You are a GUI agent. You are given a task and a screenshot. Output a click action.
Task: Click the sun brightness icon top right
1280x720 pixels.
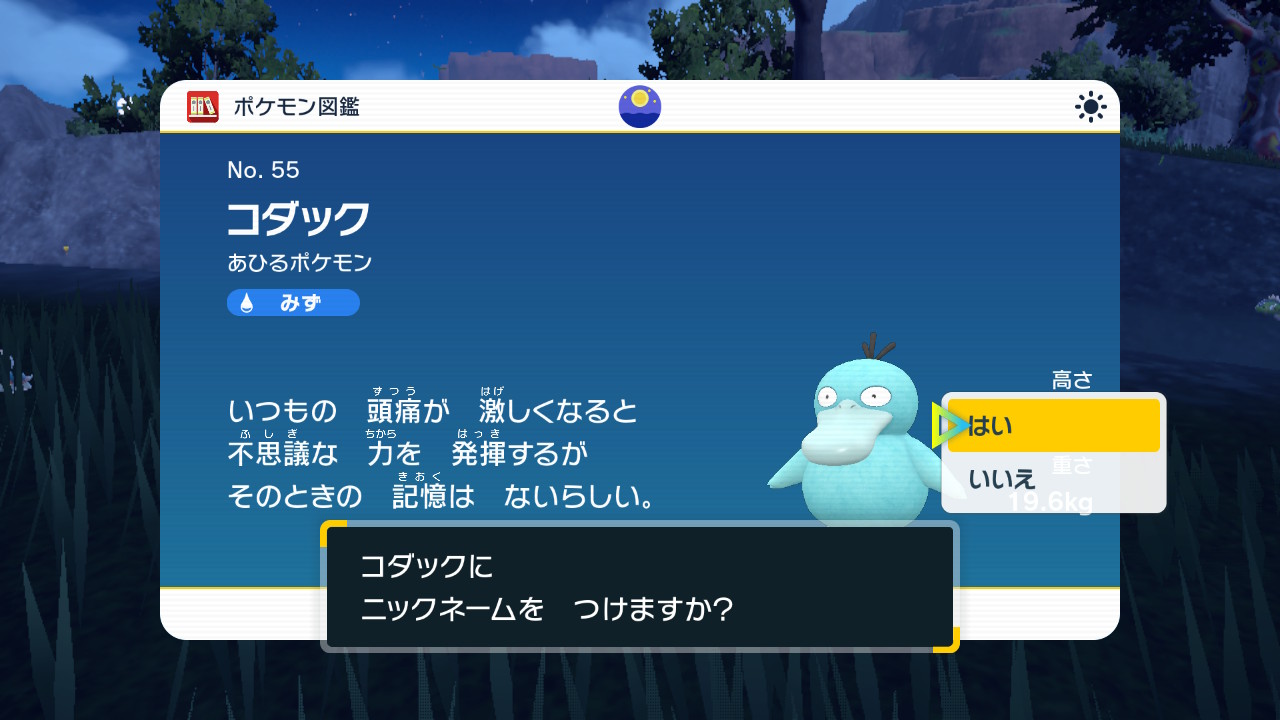click(x=1089, y=105)
